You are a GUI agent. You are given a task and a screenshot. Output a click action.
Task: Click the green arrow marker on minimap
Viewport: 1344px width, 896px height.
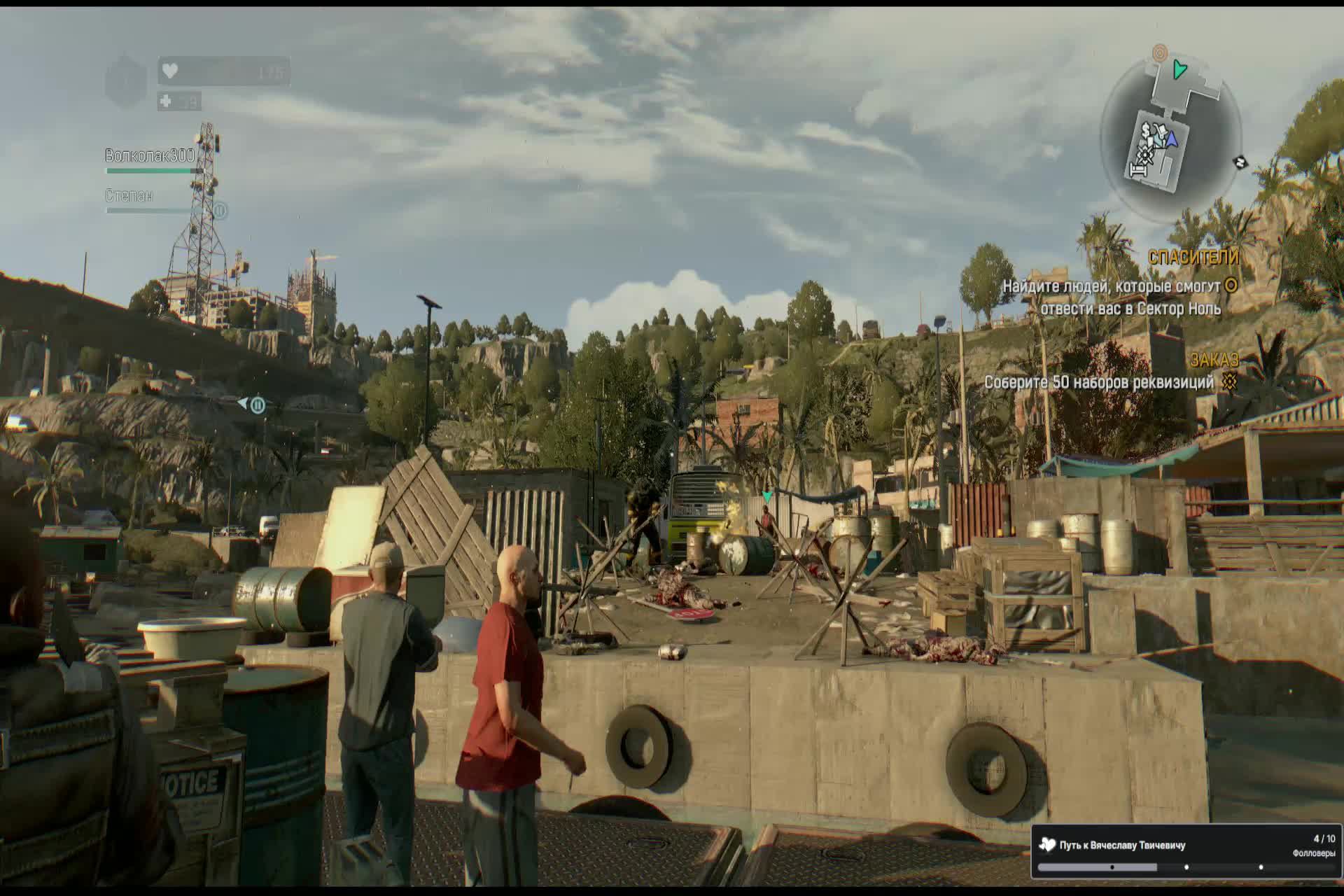1180,69
